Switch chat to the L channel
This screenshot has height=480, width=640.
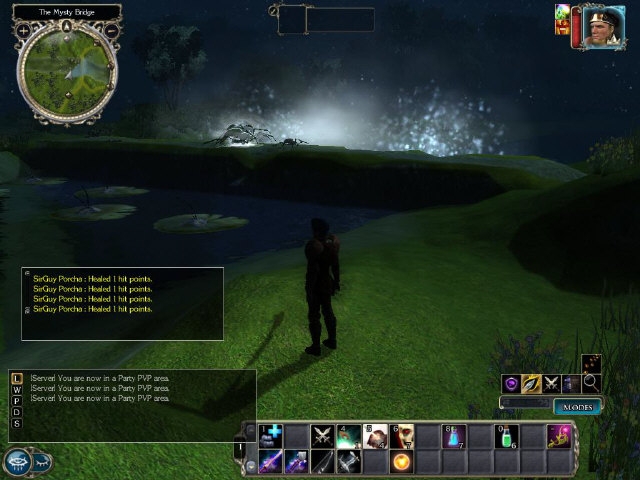click(16, 378)
